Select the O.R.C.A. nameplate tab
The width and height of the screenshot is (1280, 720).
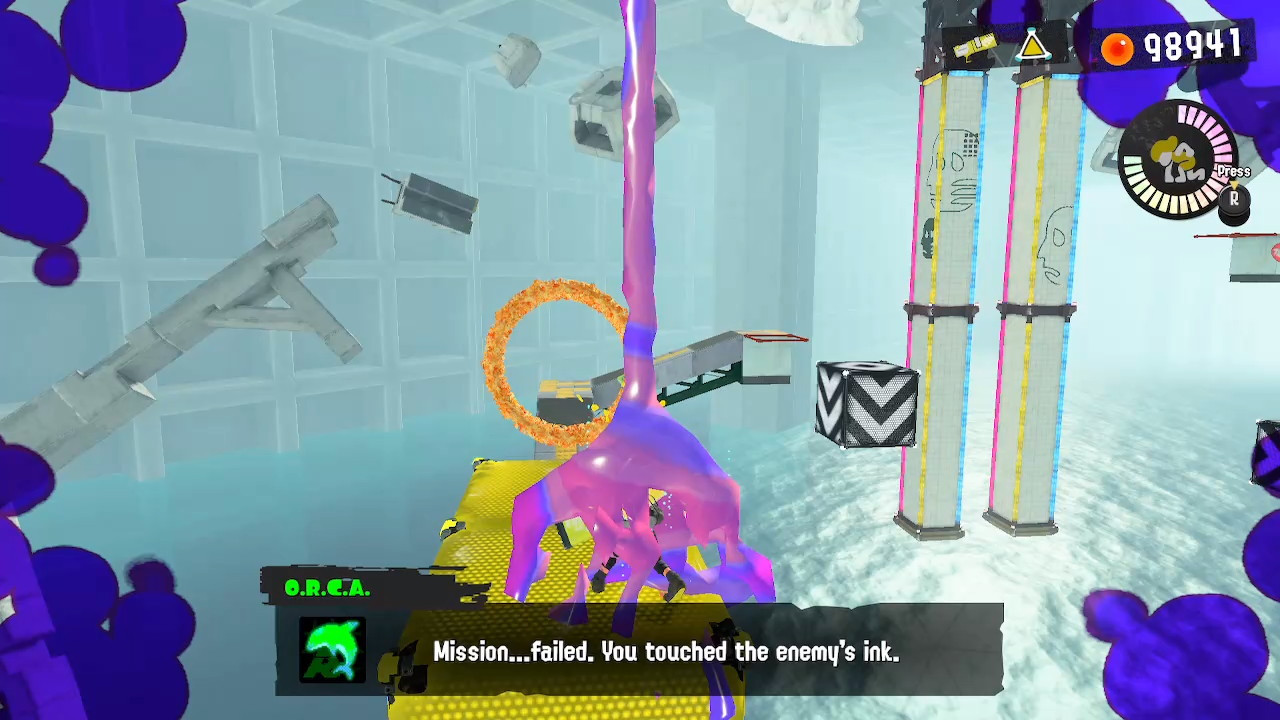coord(330,588)
